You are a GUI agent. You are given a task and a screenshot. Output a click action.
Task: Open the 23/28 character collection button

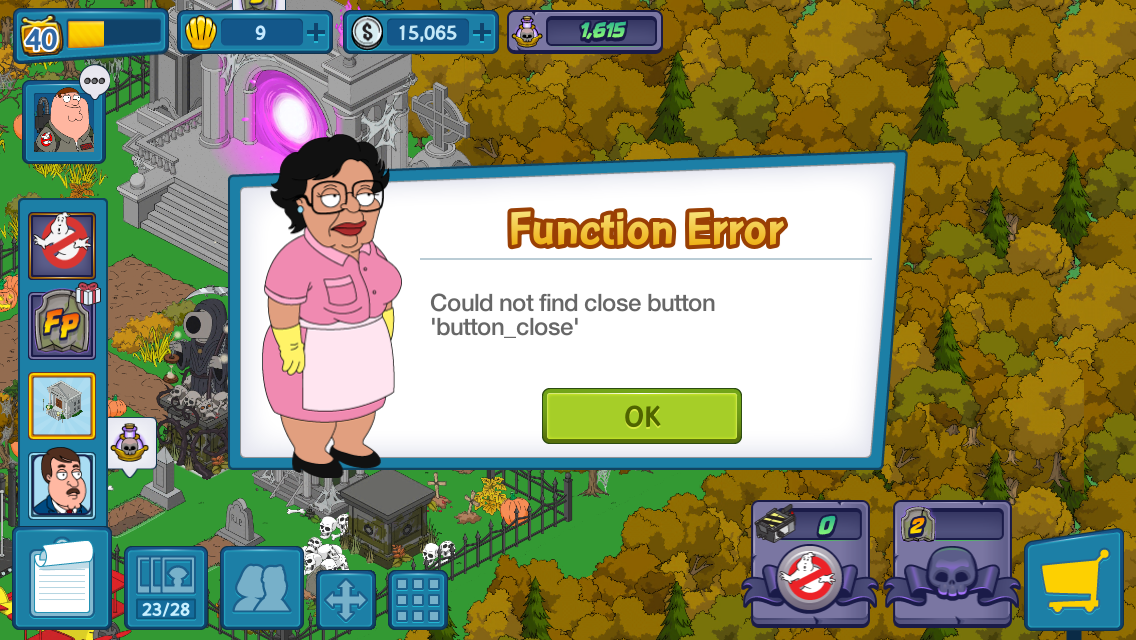[165, 588]
